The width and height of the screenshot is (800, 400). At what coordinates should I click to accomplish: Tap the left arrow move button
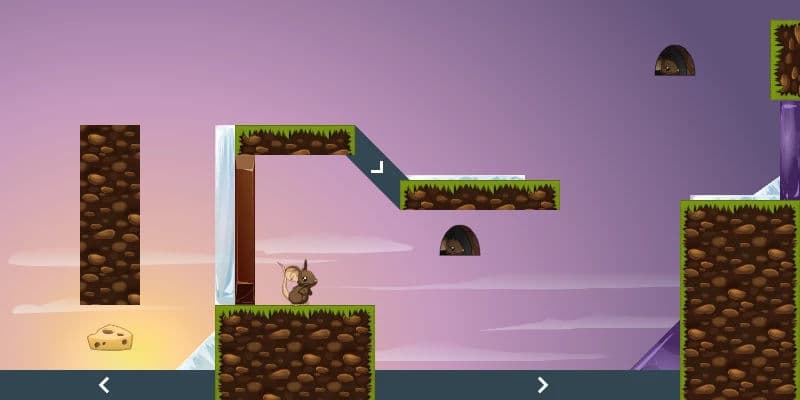click(103, 385)
